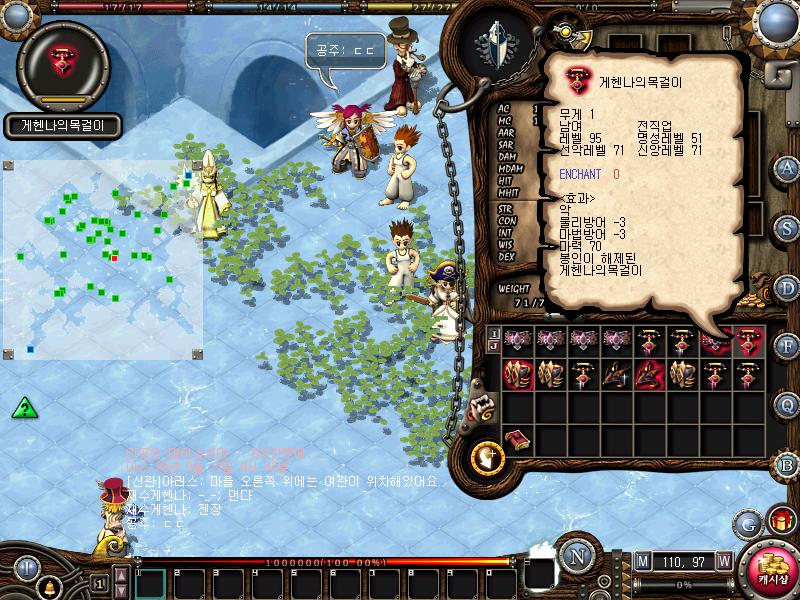Open the red gift box icon

pos(778,521)
